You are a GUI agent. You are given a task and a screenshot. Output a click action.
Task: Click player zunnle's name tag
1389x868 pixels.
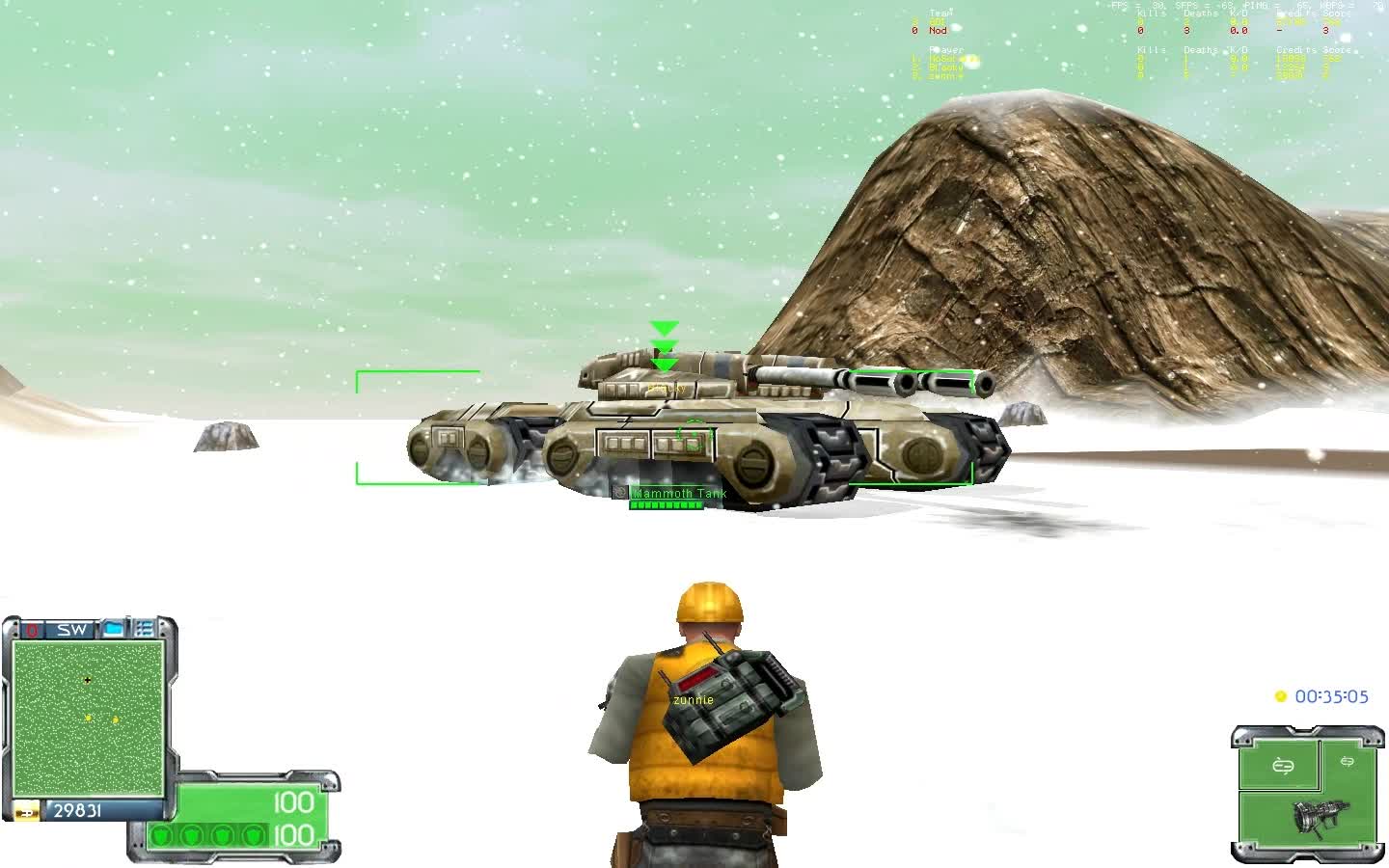(693, 700)
